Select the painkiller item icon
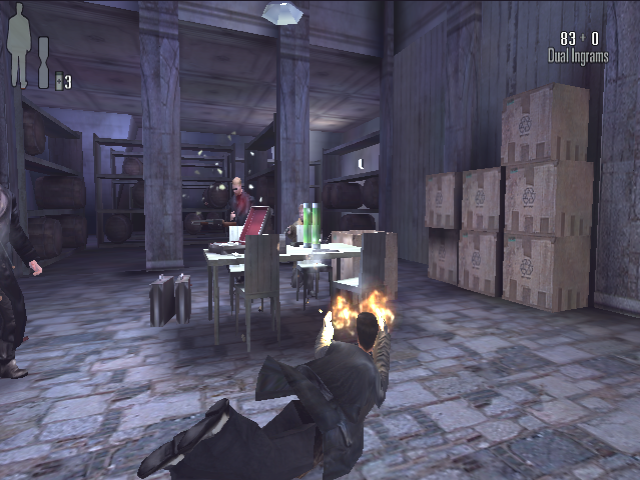The image size is (640, 480). tap(59, 82)
